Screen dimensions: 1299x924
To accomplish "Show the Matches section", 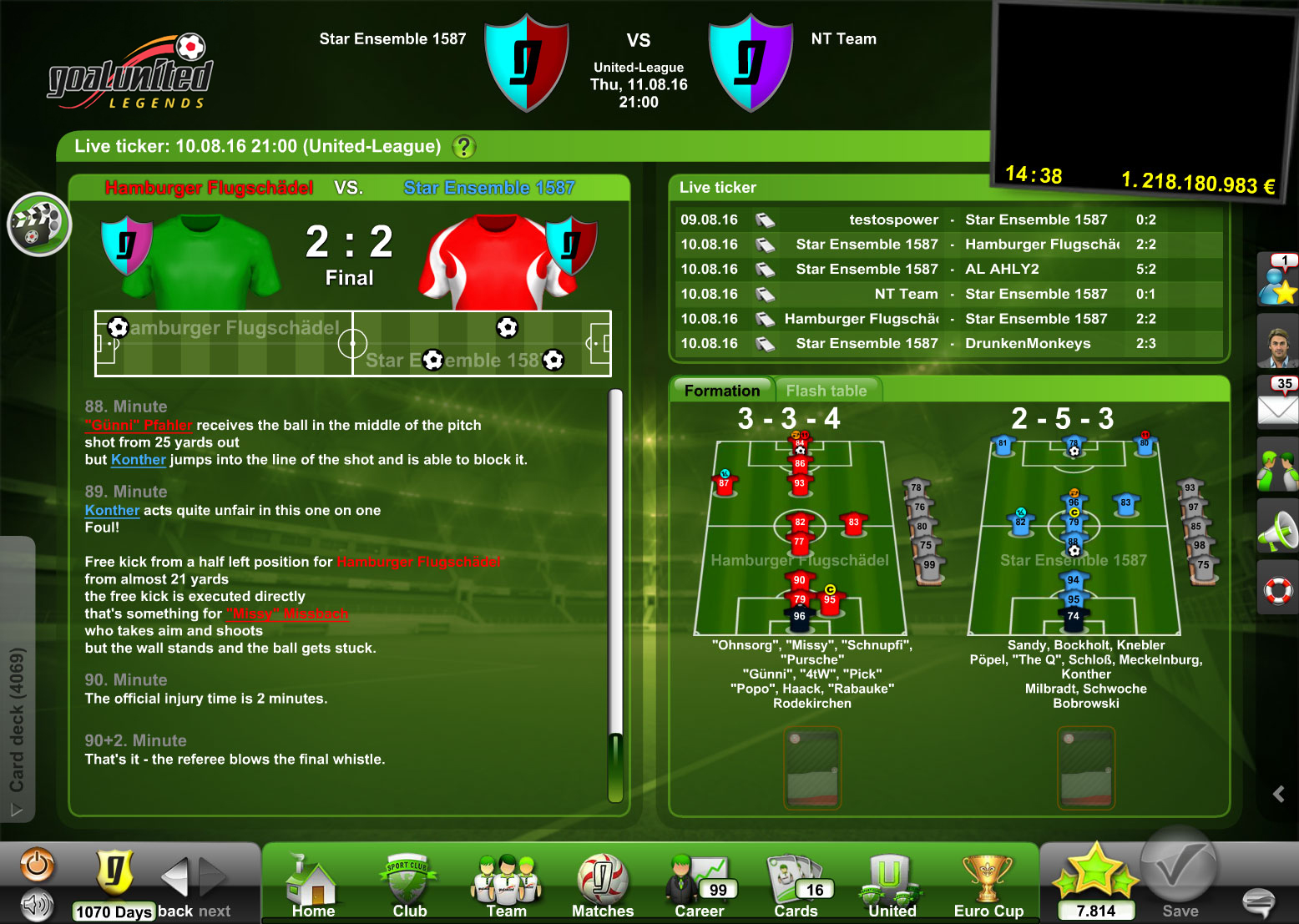I will point(602,886).
